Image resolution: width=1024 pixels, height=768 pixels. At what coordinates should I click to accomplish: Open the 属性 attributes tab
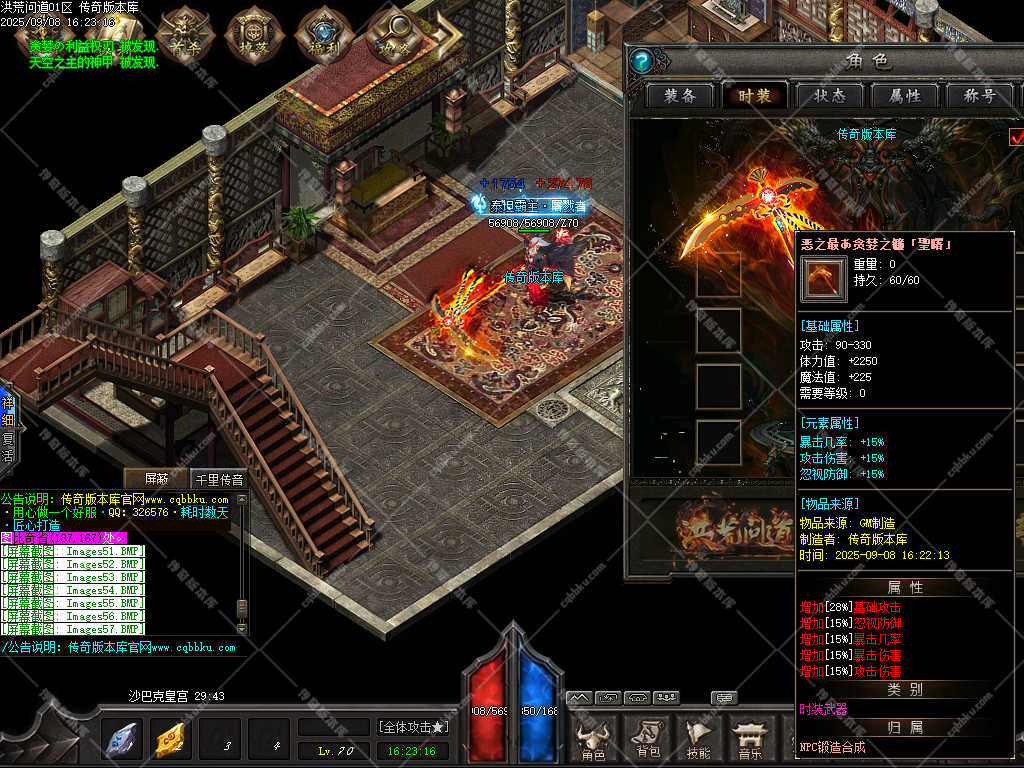(x=904, y=96)
